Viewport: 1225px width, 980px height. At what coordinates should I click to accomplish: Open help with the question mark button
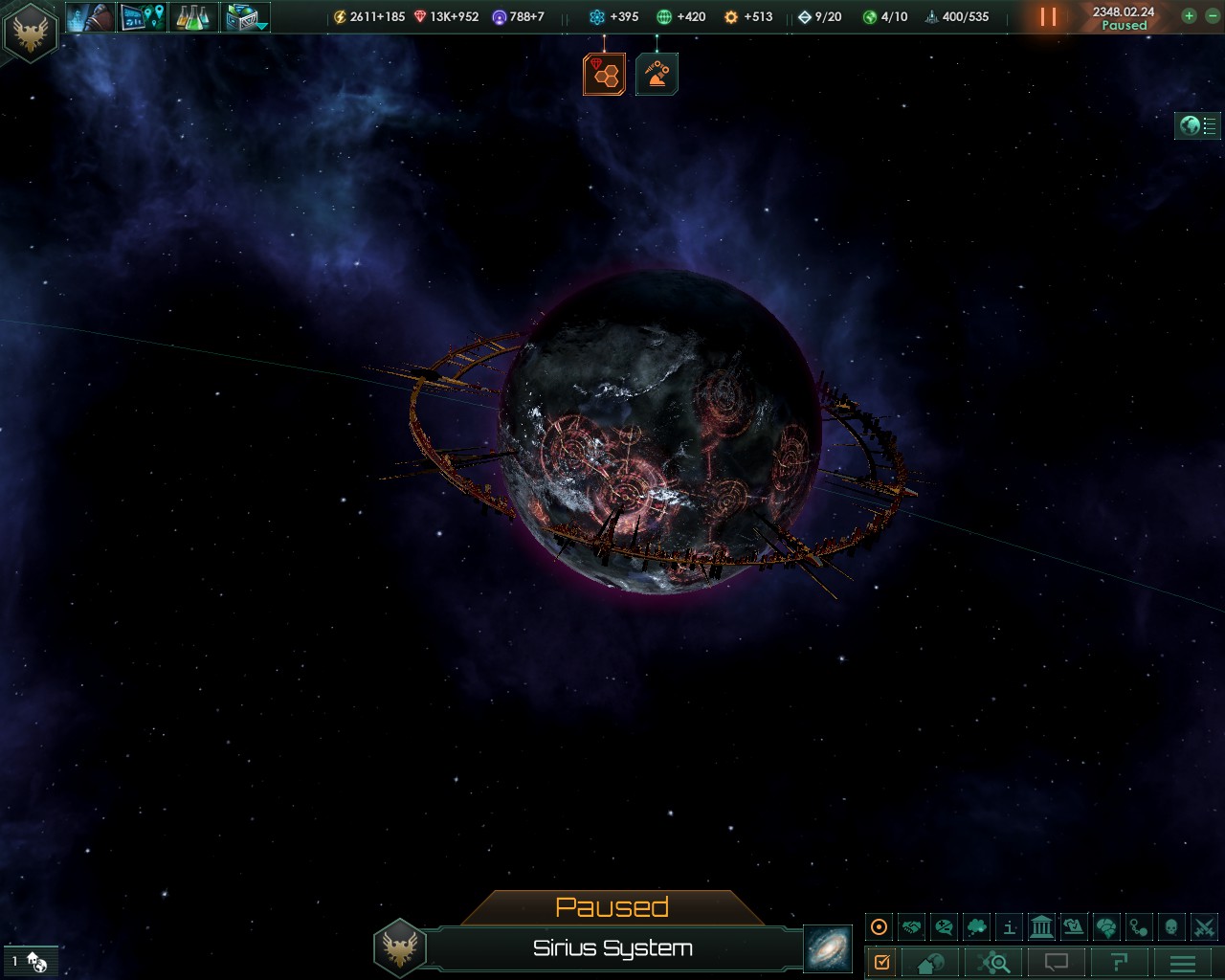point(1118,962)
